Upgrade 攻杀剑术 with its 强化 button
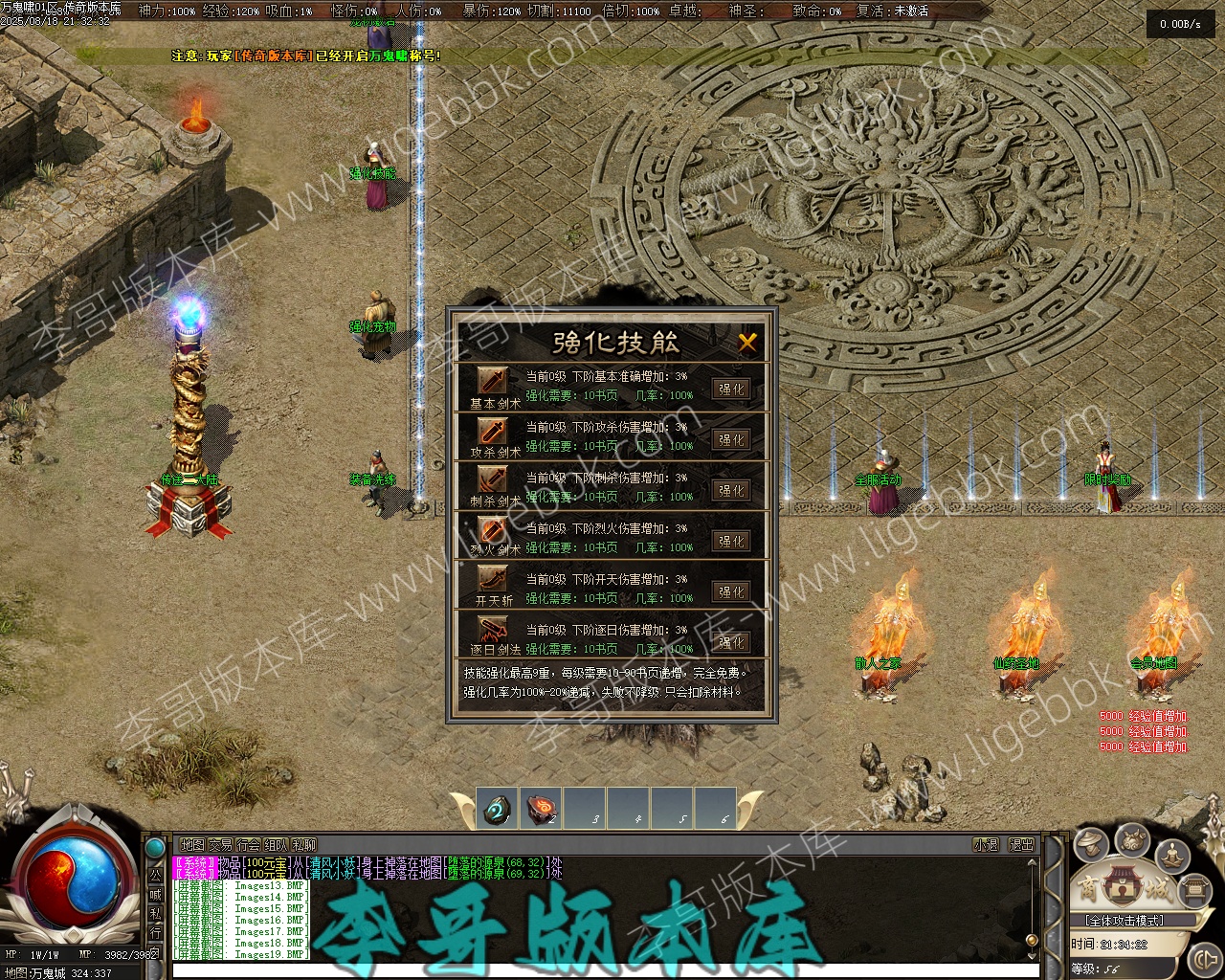The image size is (1225, 980). coord(731,440)
